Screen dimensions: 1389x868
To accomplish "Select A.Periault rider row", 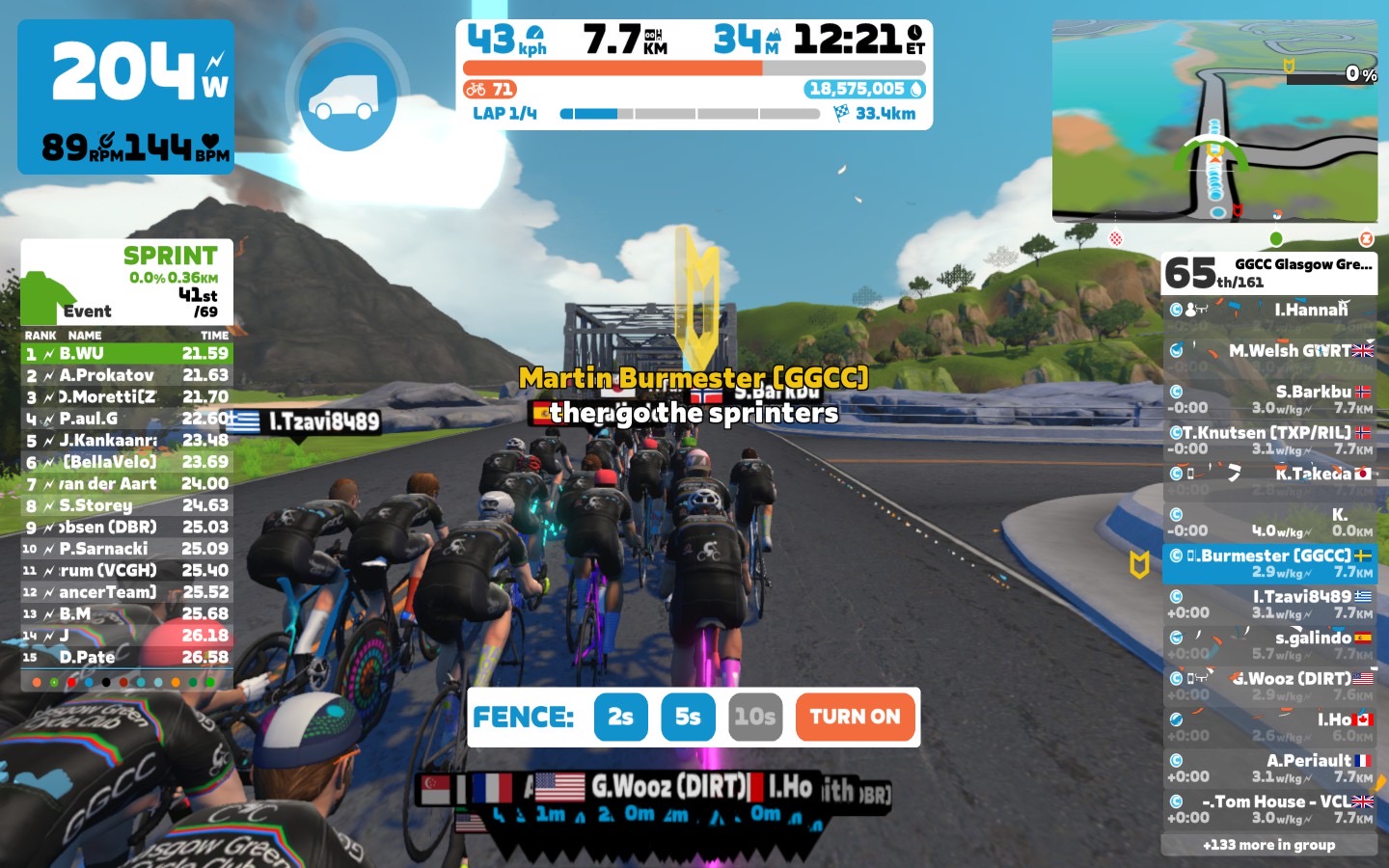I will [1269, 769].
